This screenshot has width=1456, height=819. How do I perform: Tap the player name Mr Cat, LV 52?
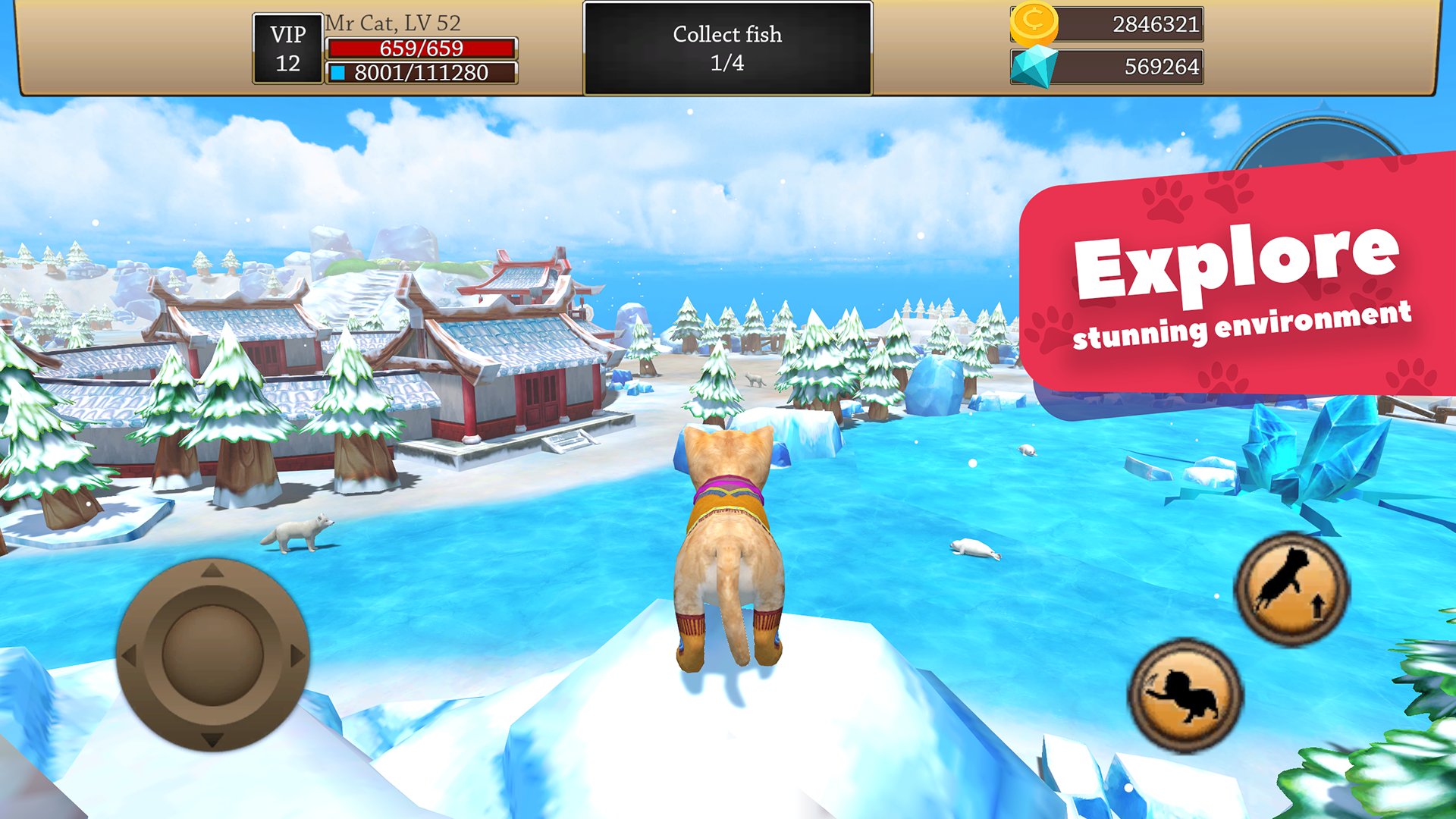(x=391, y=23)
